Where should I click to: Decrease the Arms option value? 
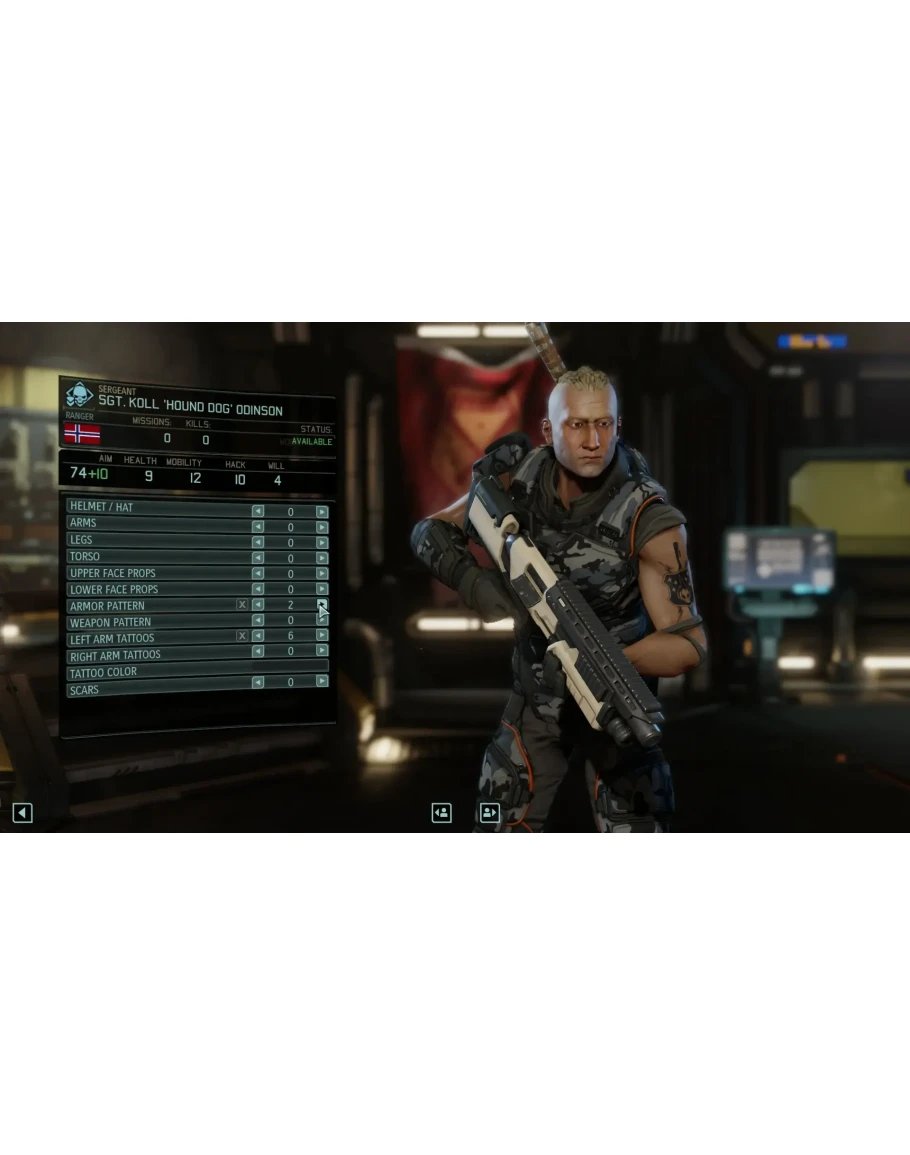tap(258, 527)
